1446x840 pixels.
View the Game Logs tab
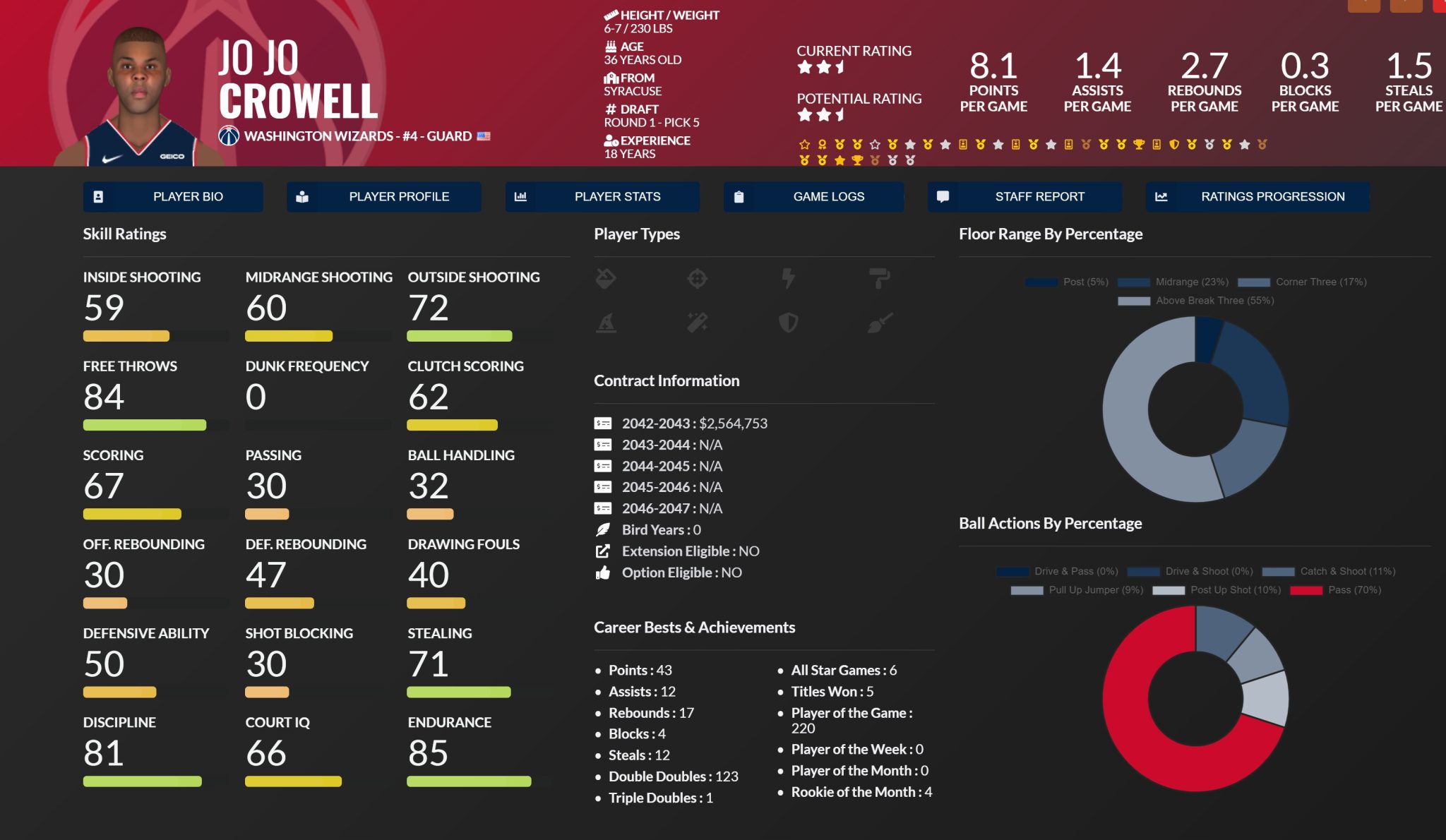[813, 197]
